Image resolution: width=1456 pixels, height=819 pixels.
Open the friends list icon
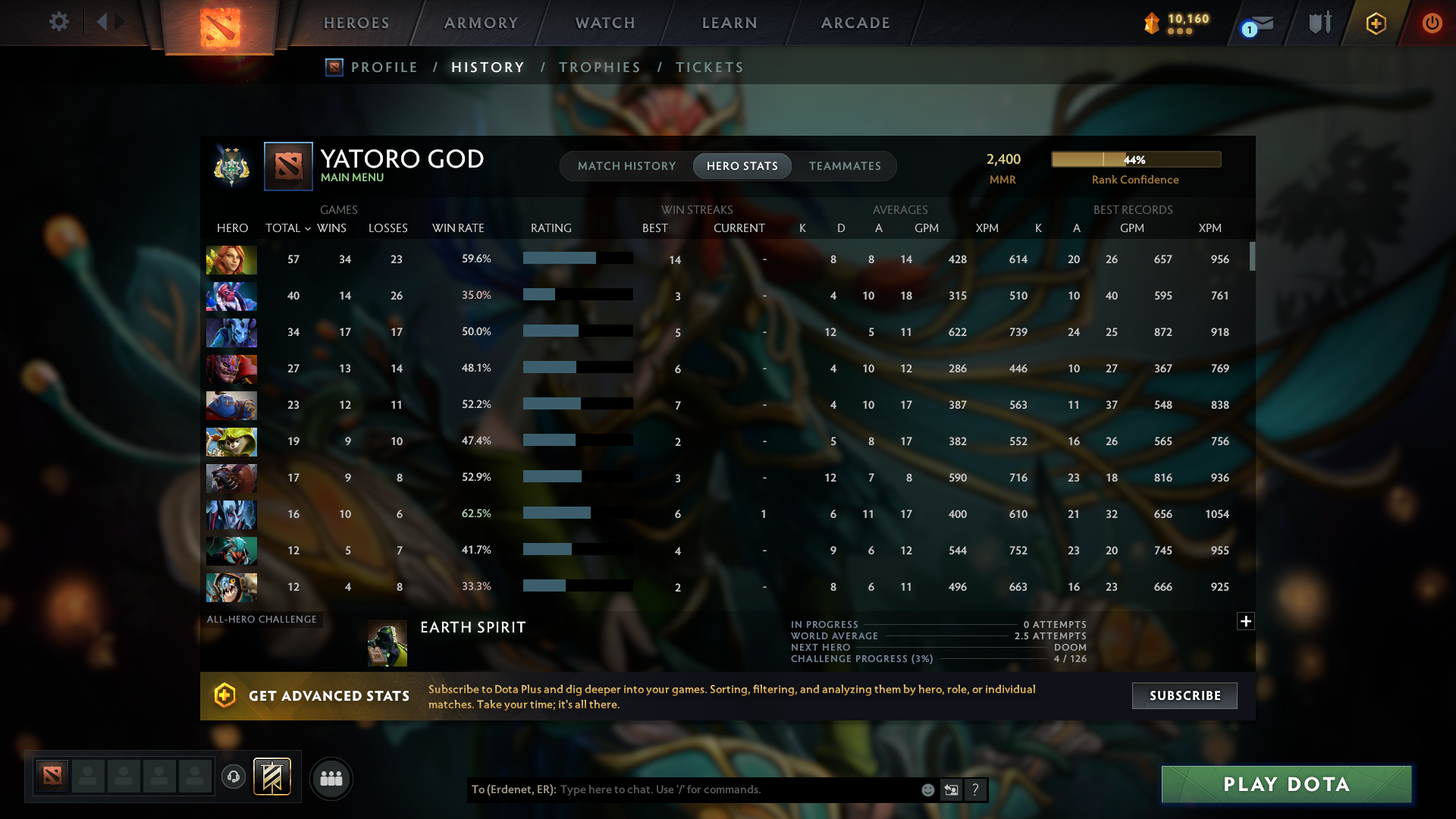click(331, 778)
